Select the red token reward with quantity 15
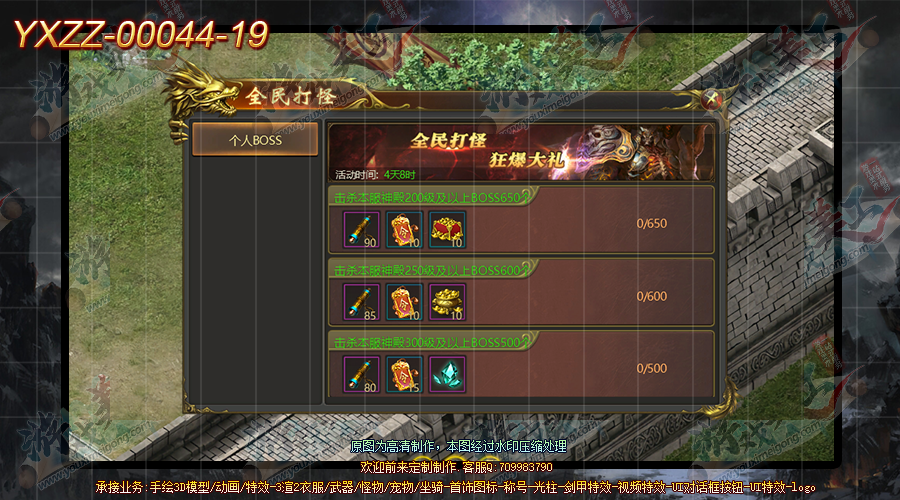900x500 pixels. tap(404, 375)
